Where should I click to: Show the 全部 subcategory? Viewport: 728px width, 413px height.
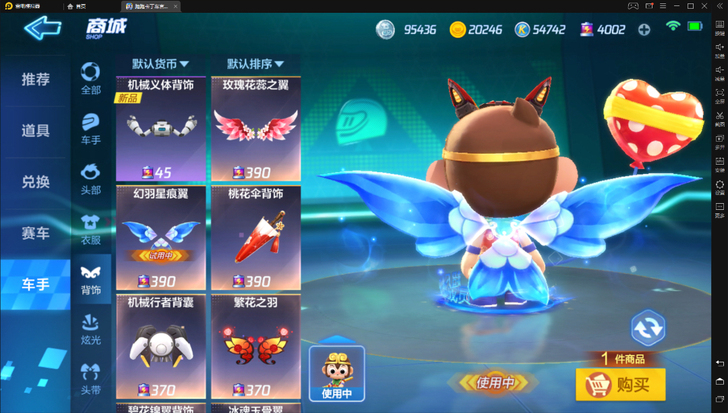click(91, 78)
